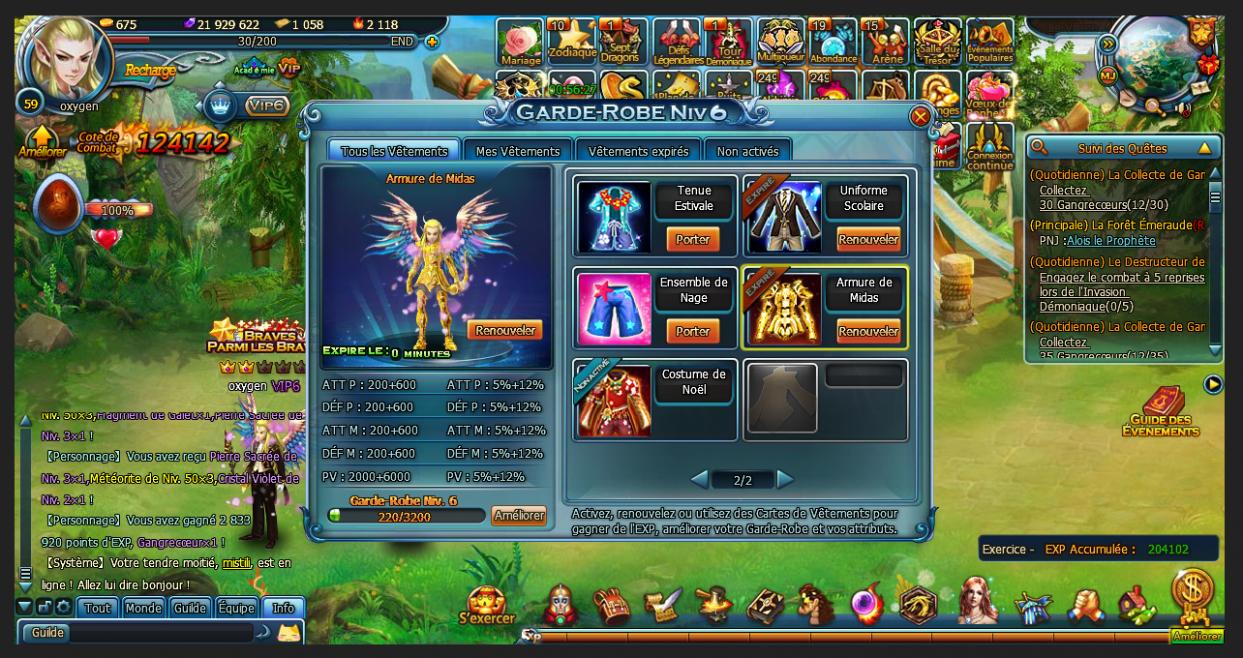
Task: Go to the previous wardrobe page
Action: [700, 480]
